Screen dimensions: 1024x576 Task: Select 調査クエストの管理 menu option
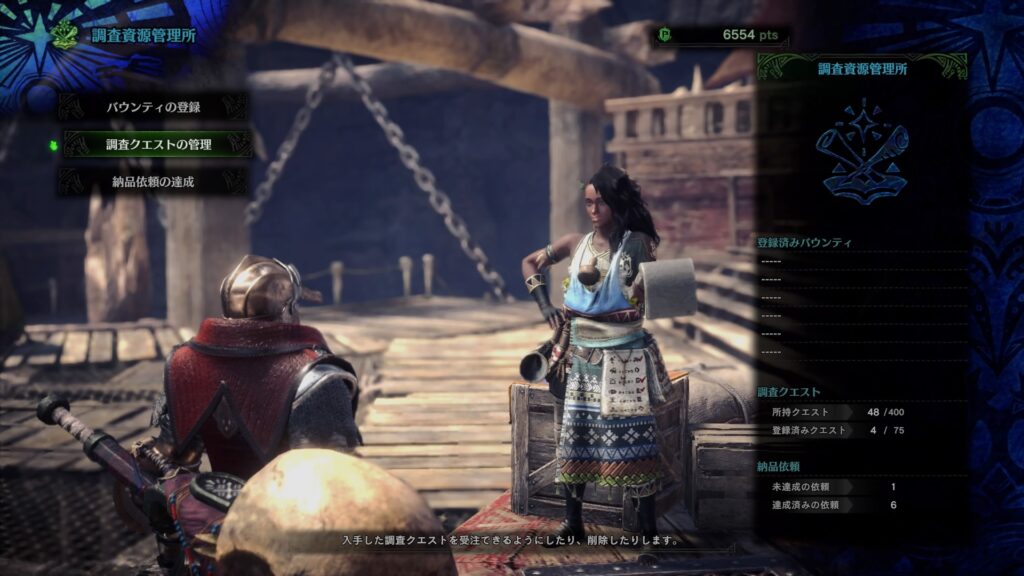pyautogui.click(x=158, y=144)
